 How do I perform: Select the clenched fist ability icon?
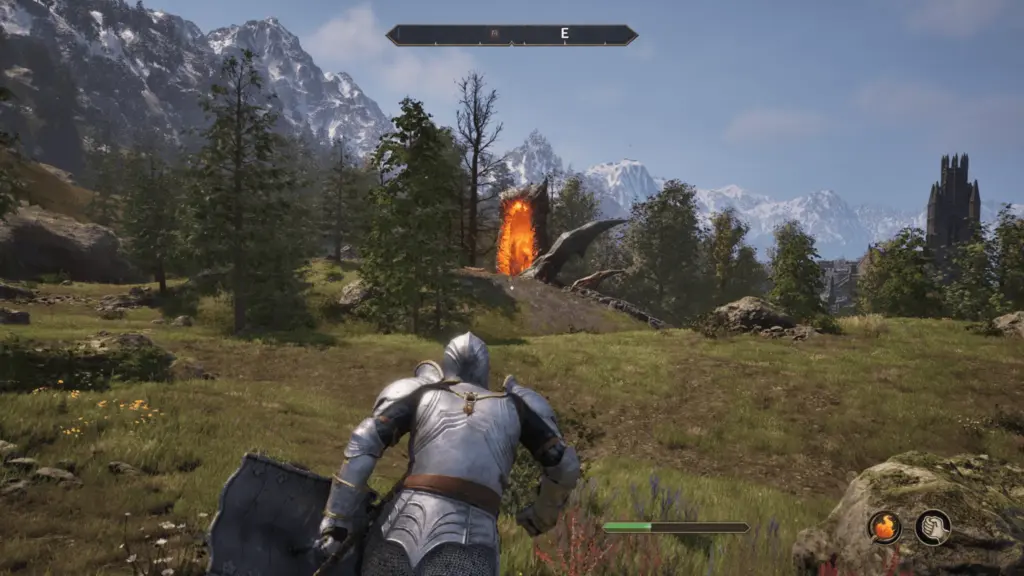click(x=932, y=527)
